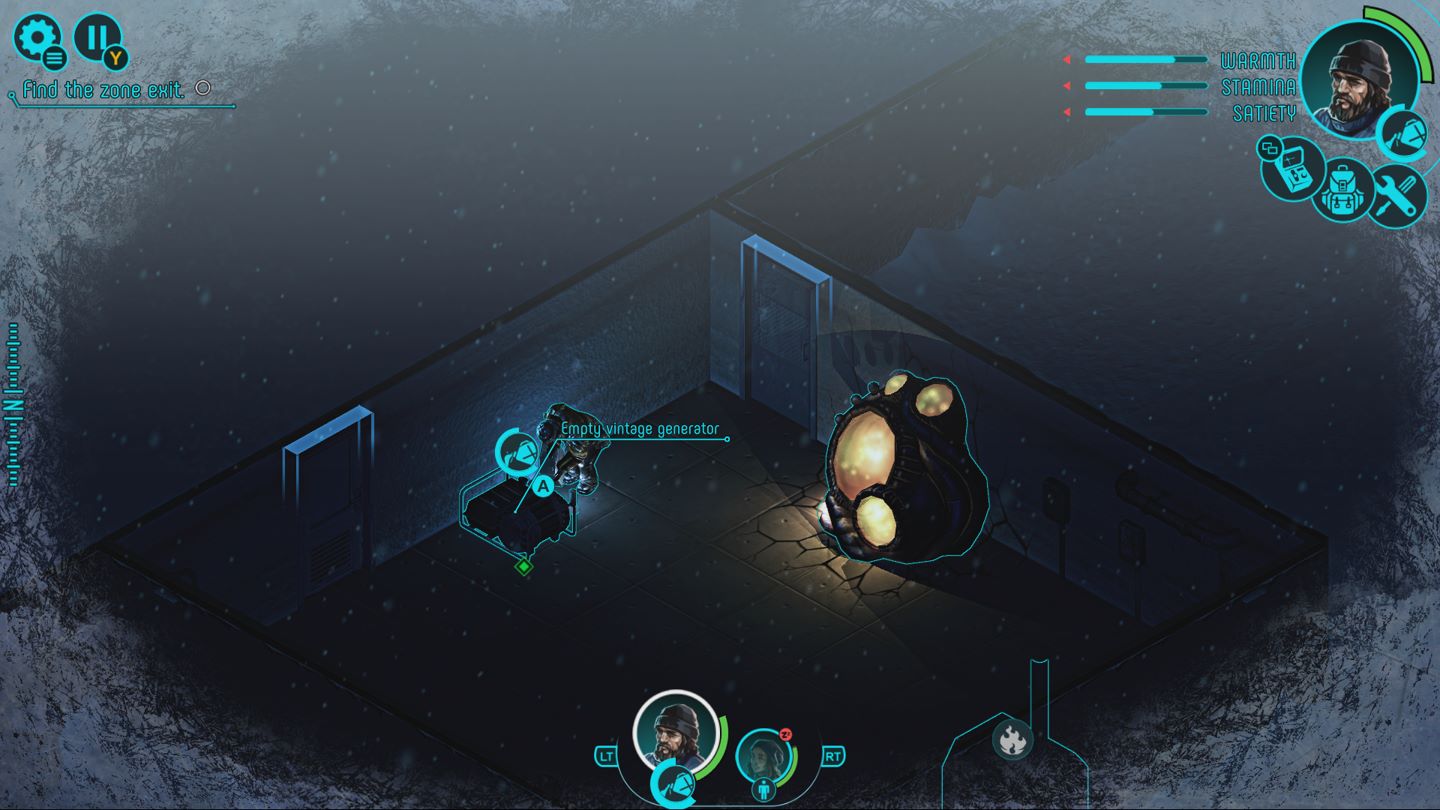Pause the game with the pause button
The image size is (1440, 810).
pos(96,38)
